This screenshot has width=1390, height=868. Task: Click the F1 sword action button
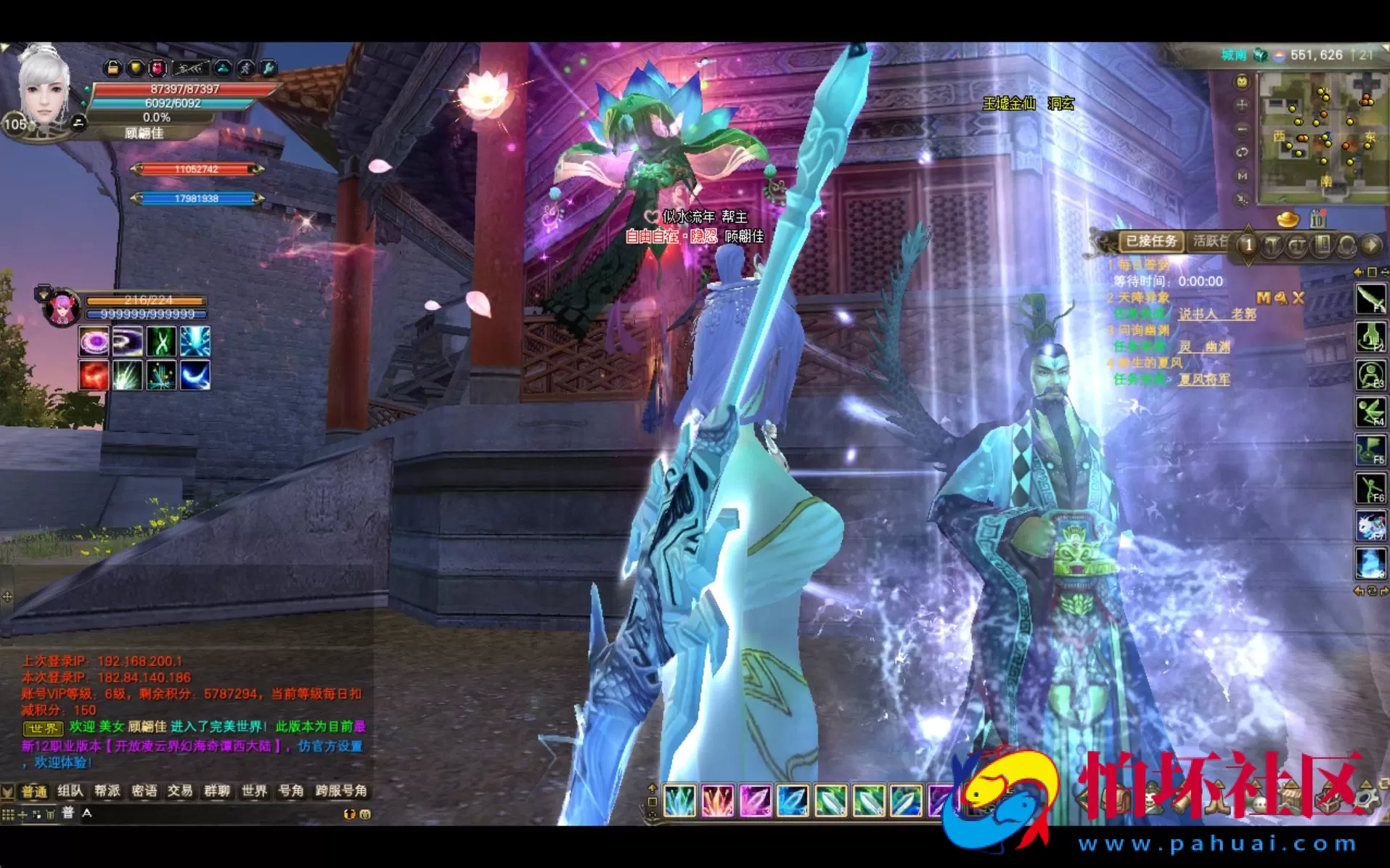click(1370, 299)
